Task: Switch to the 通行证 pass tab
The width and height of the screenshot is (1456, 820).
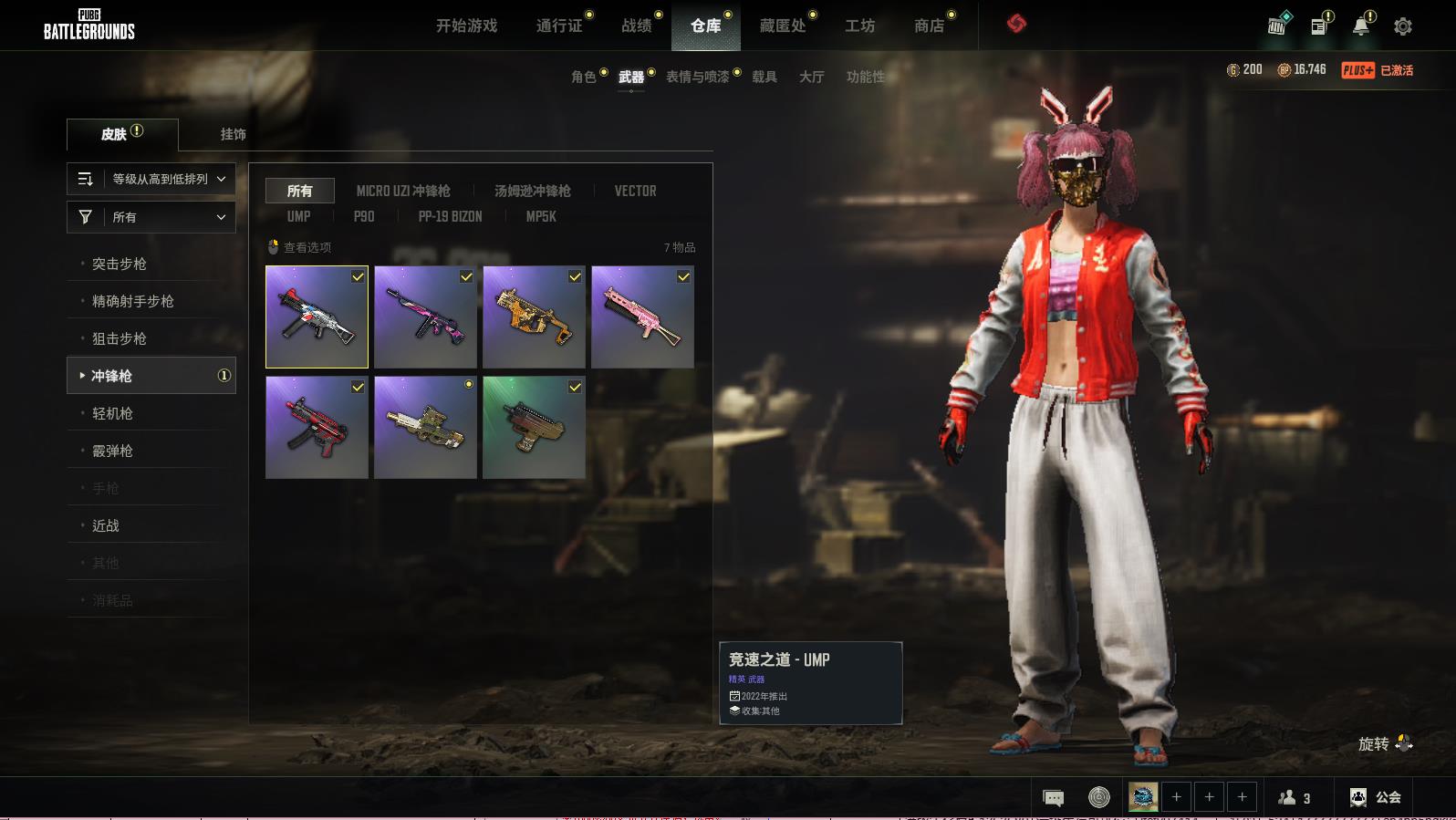Action: point(559,26)
